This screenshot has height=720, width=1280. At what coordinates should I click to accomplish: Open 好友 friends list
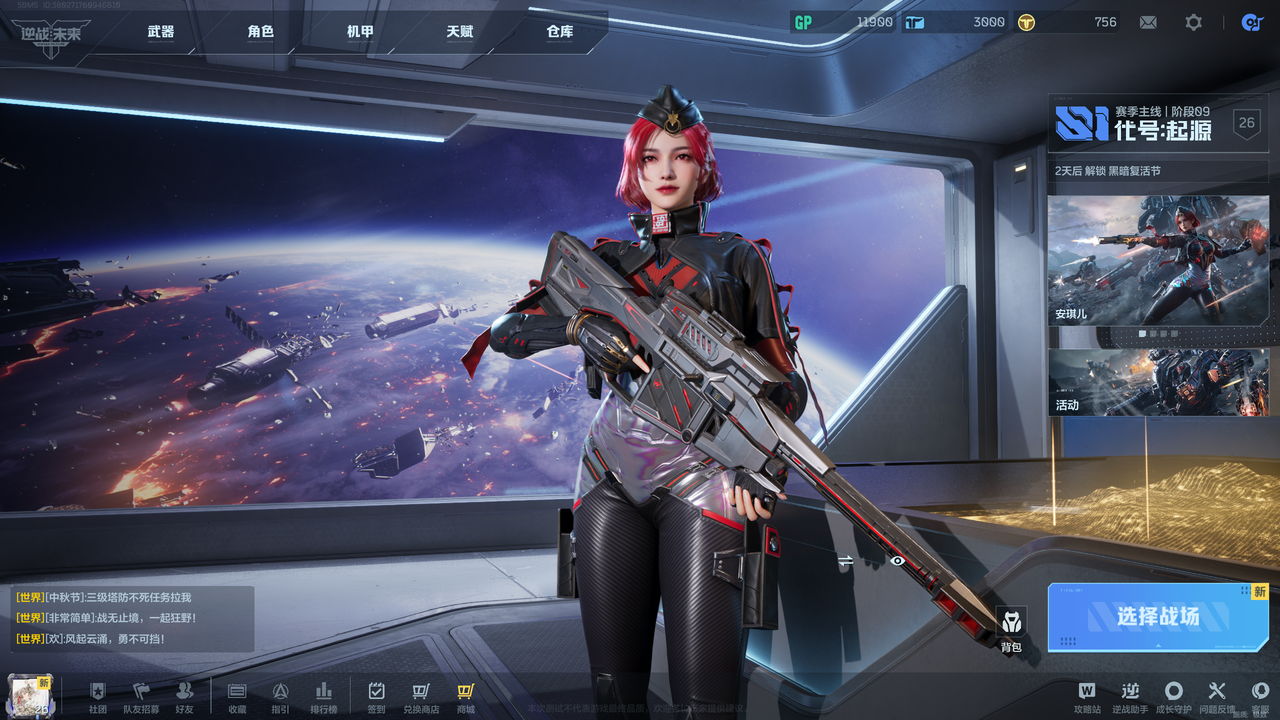coord(184,696)
